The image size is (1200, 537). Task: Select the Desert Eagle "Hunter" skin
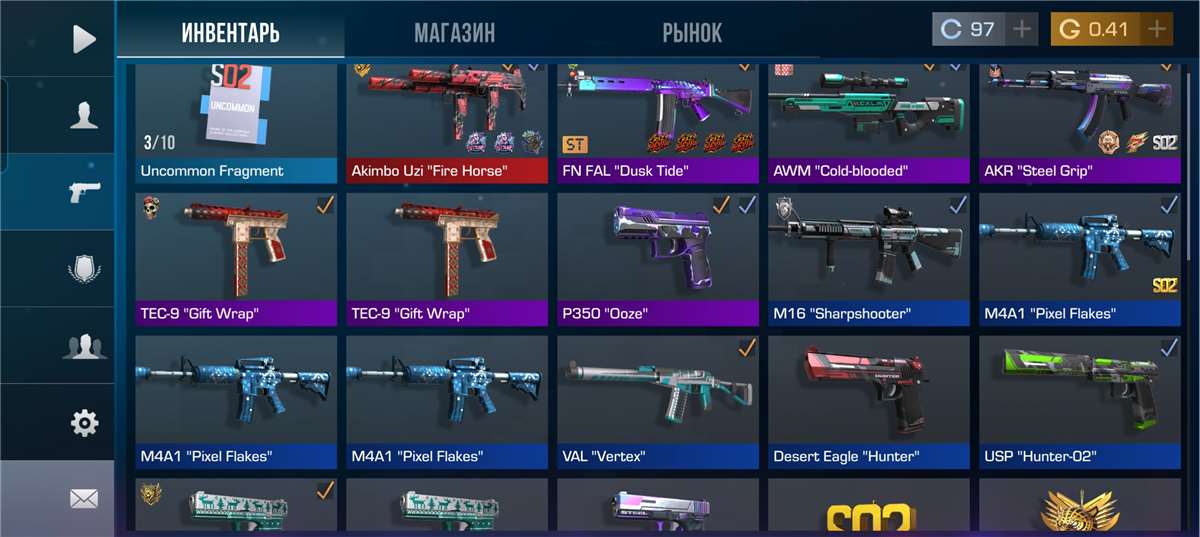pyautogui.click(x=868, y=401)
